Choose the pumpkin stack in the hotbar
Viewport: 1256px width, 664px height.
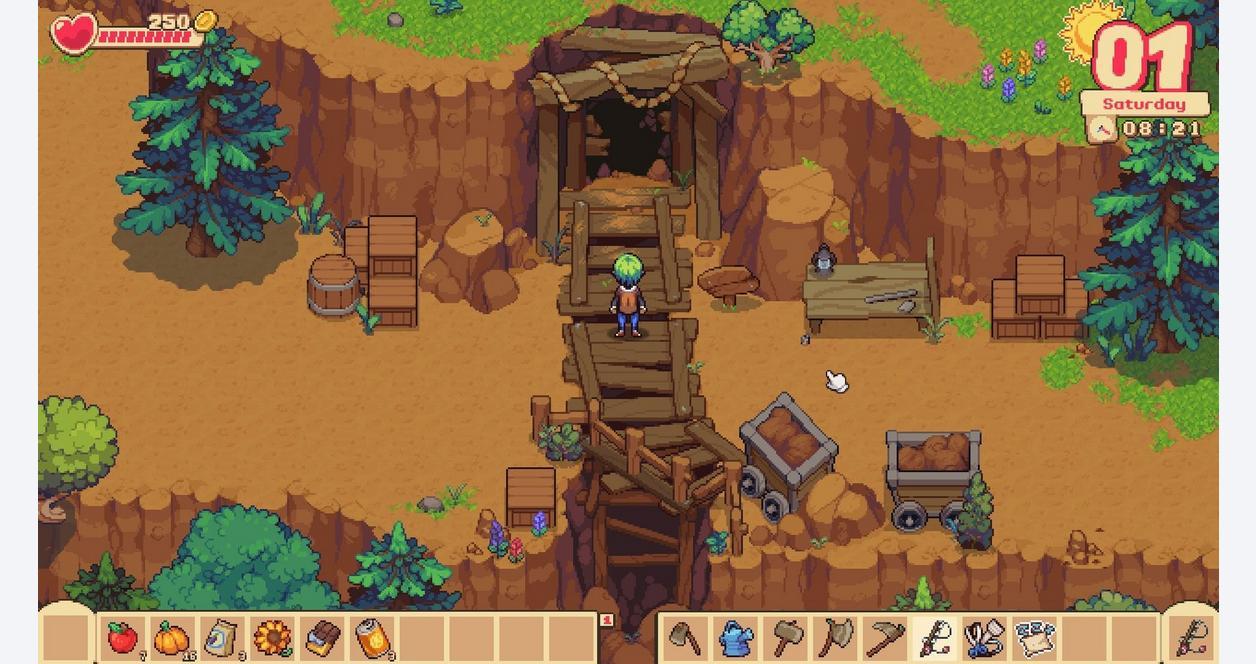tap(172, 638)
